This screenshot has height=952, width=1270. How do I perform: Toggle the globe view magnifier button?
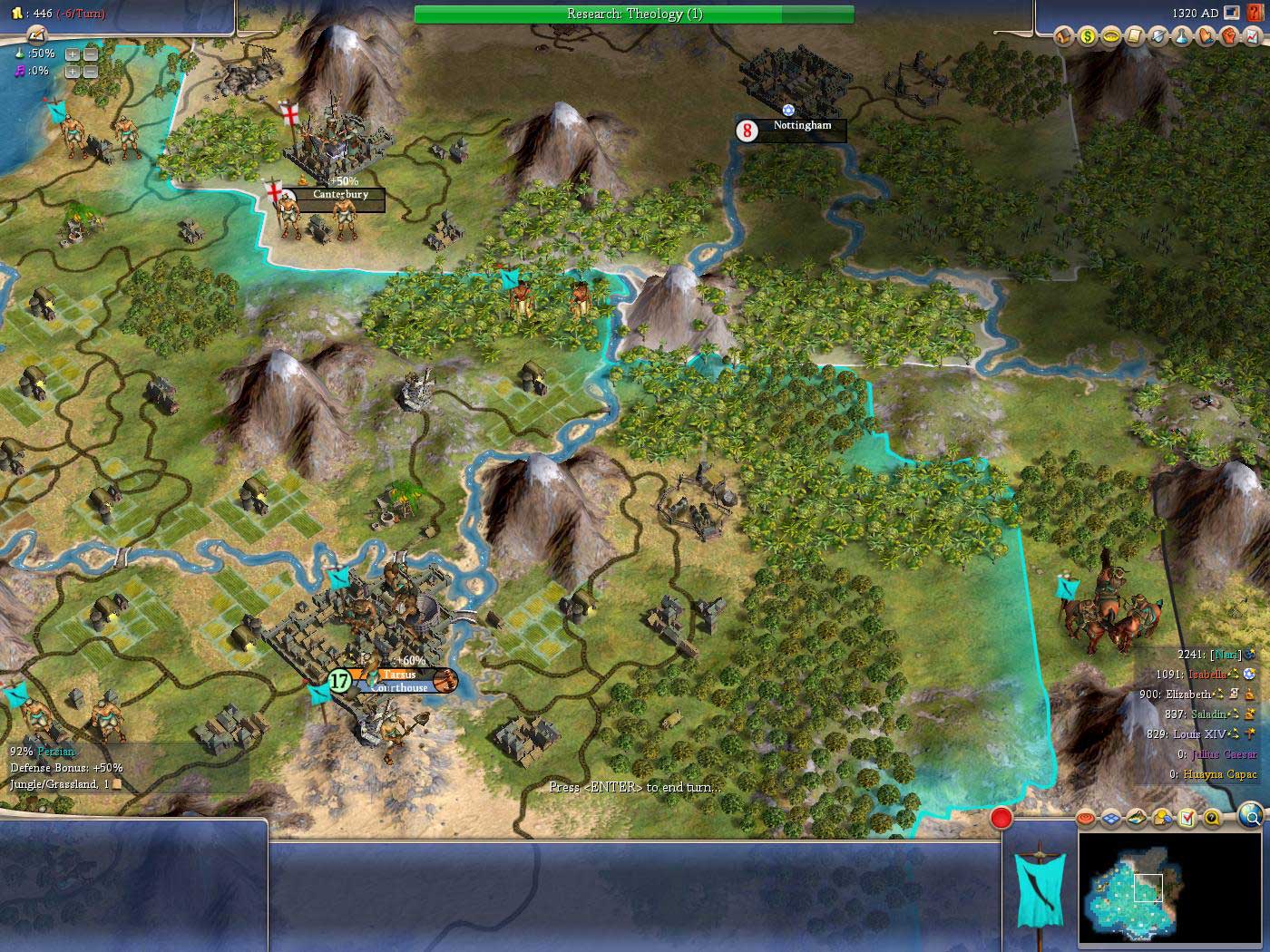tap(1250, 818)
